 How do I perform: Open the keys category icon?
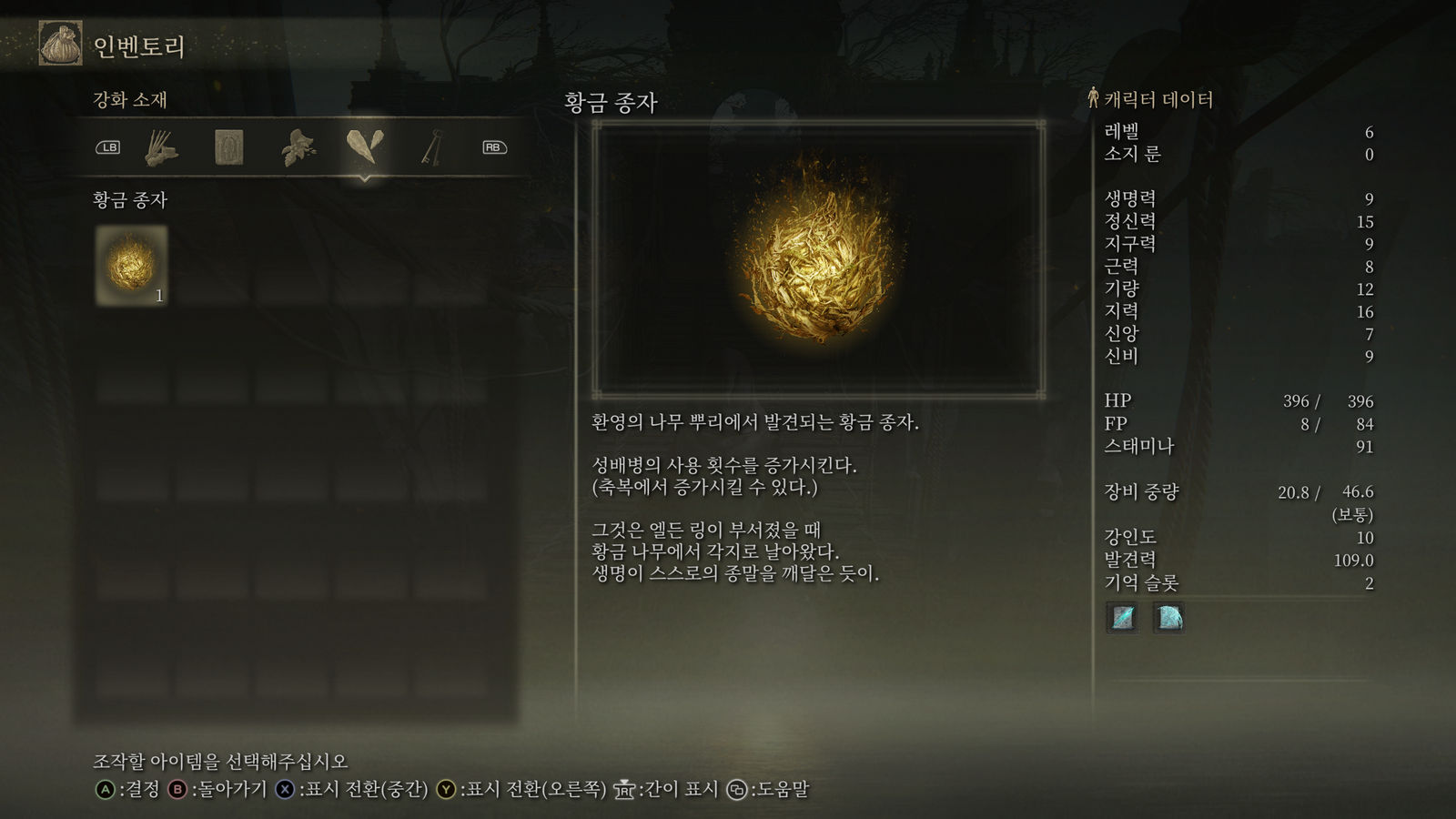pos(430,146)
